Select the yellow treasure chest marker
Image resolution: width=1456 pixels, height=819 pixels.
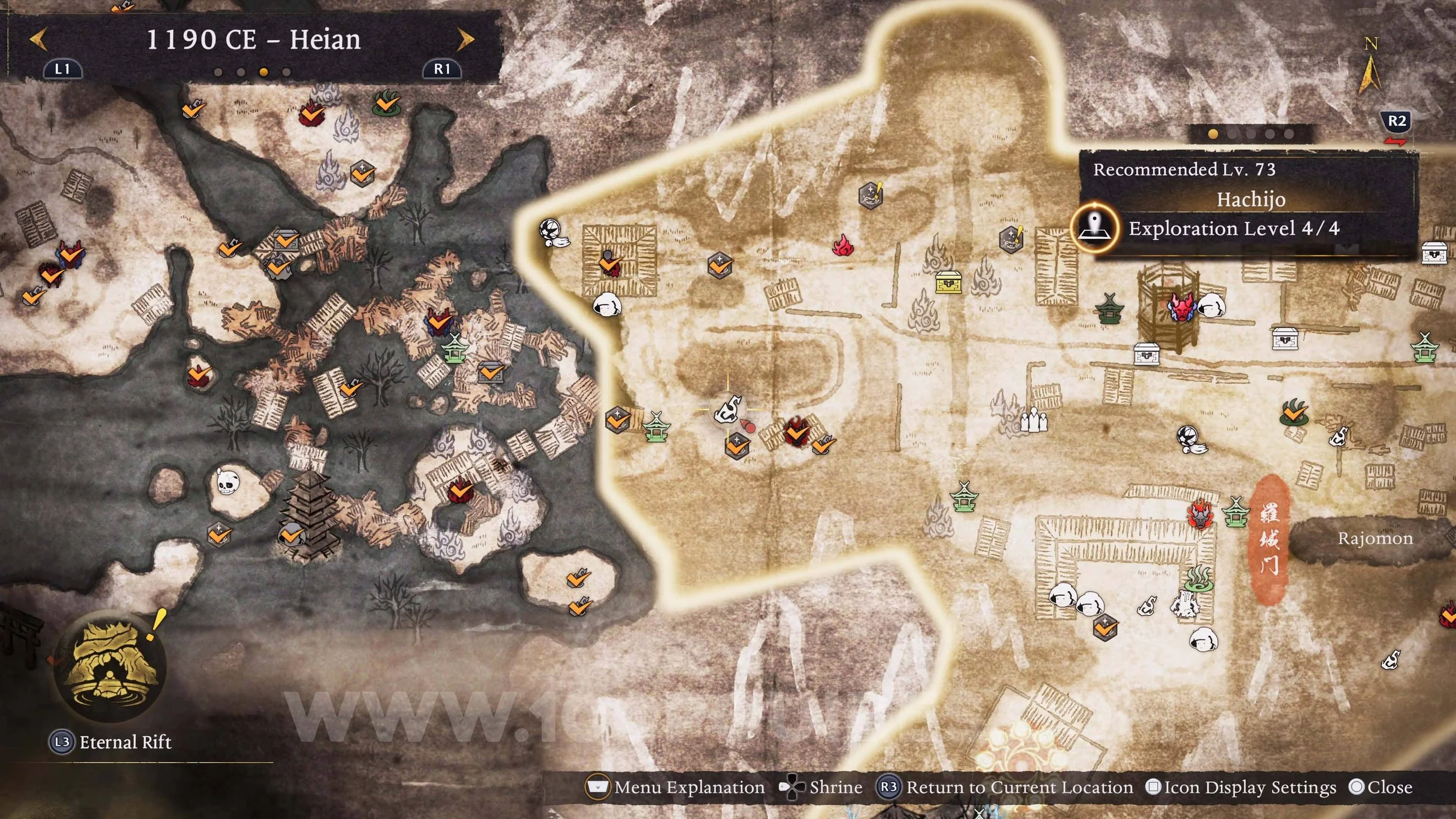[948, 283]
